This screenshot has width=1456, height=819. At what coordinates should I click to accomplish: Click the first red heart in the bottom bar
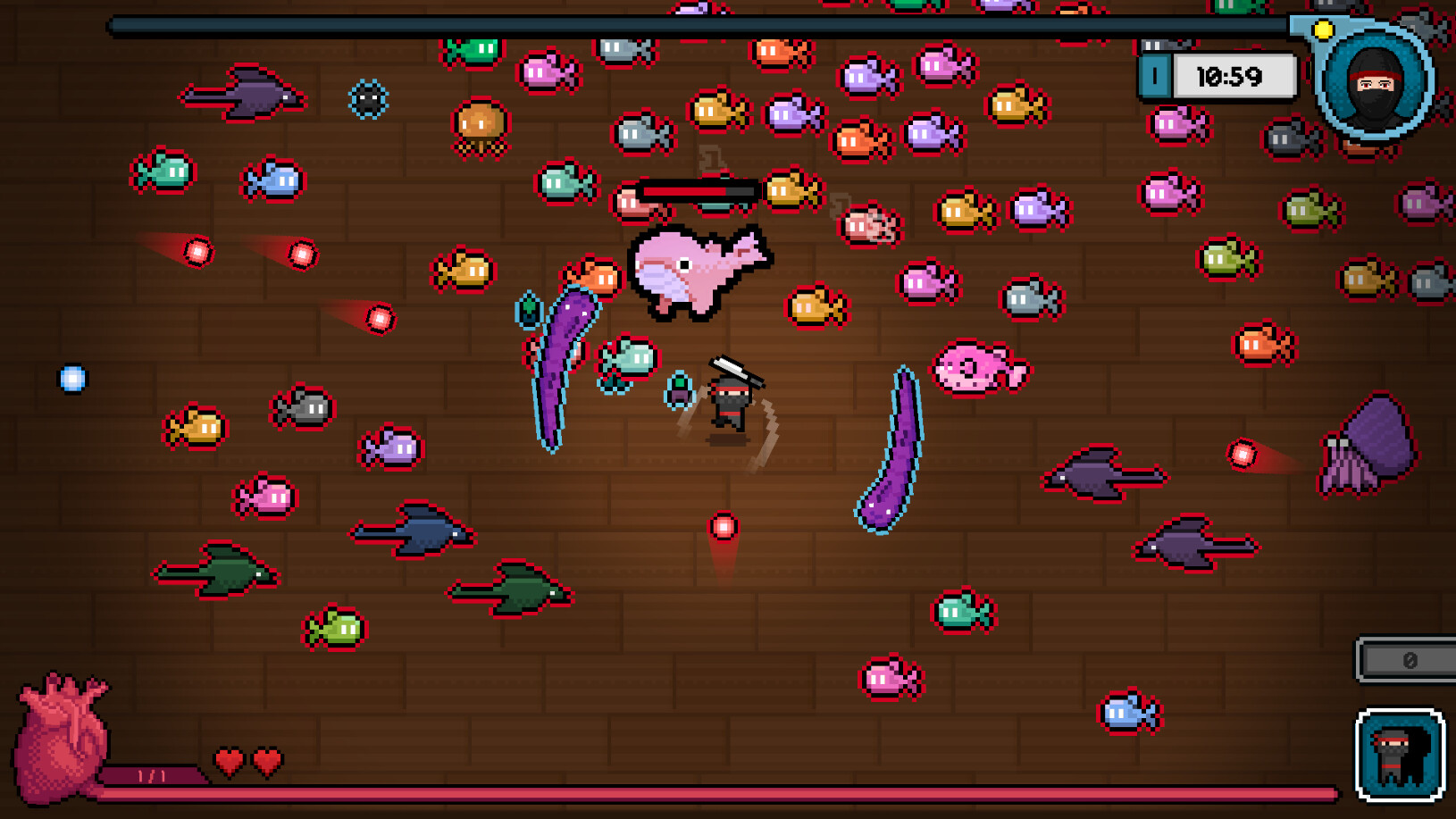(229, 763)
